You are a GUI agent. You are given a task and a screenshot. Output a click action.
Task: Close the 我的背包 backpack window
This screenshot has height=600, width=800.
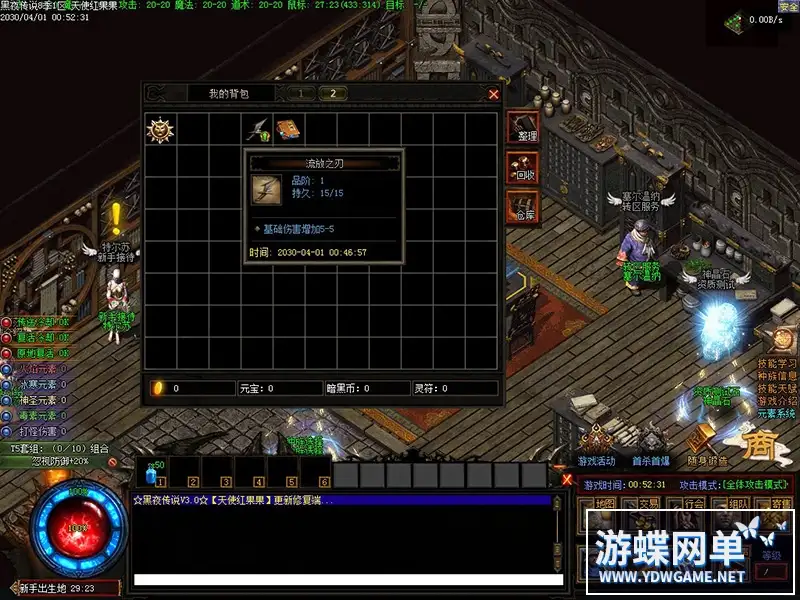tap(493, 94)
